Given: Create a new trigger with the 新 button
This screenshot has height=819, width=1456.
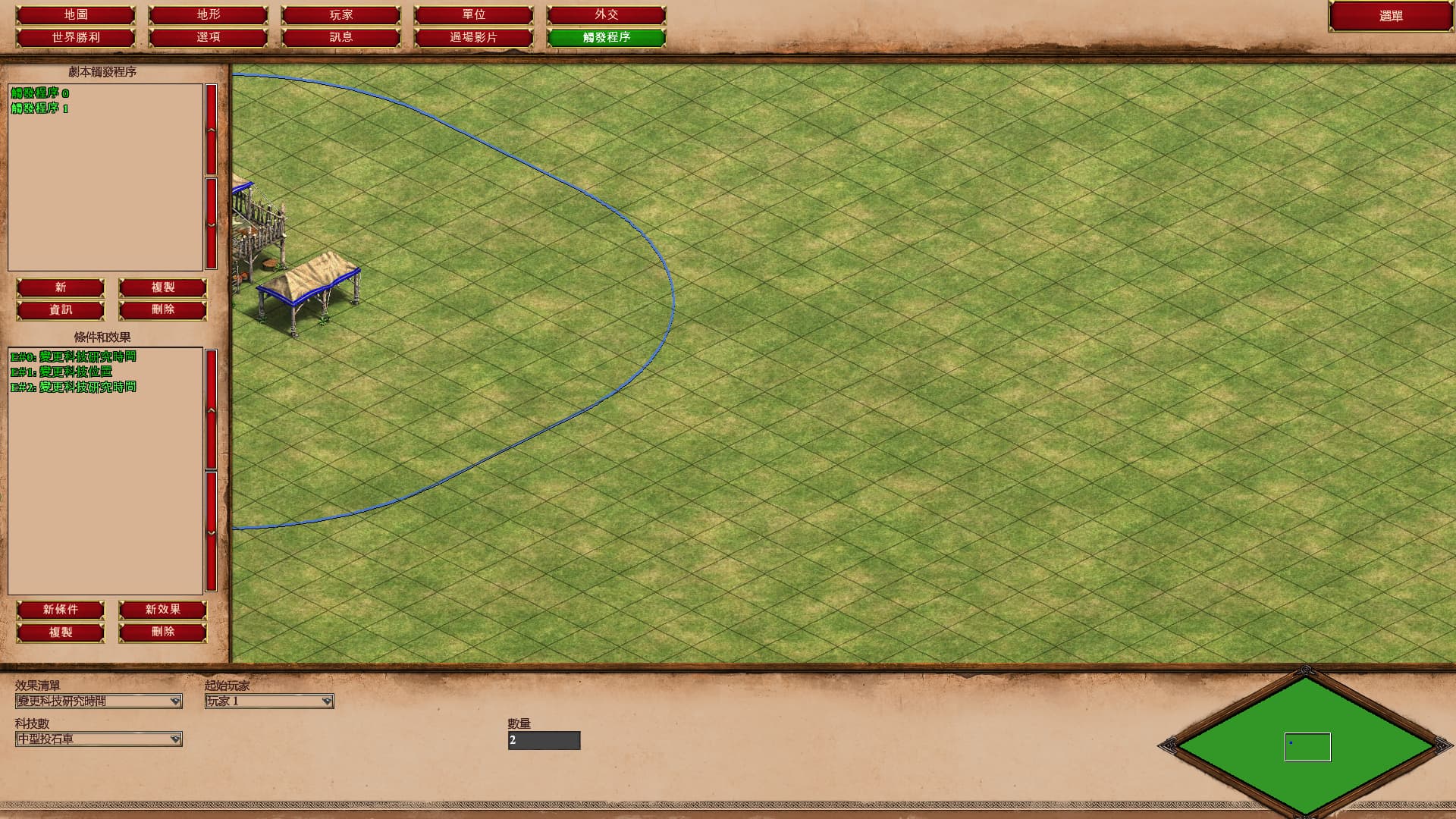Looking at the screenshot, I should point(61,287).
